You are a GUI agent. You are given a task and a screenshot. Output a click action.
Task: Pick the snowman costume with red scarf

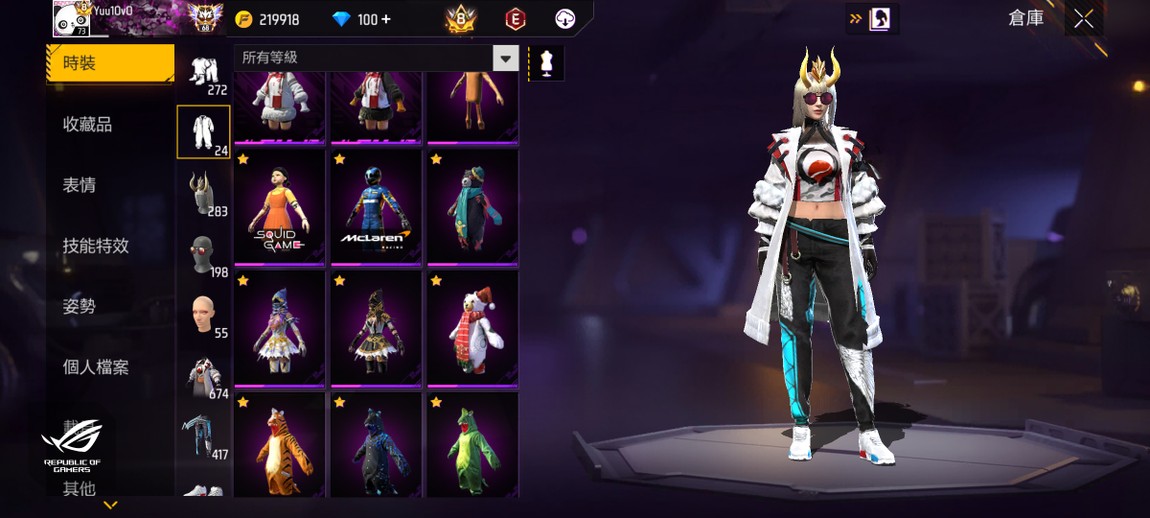click(473, 328)
